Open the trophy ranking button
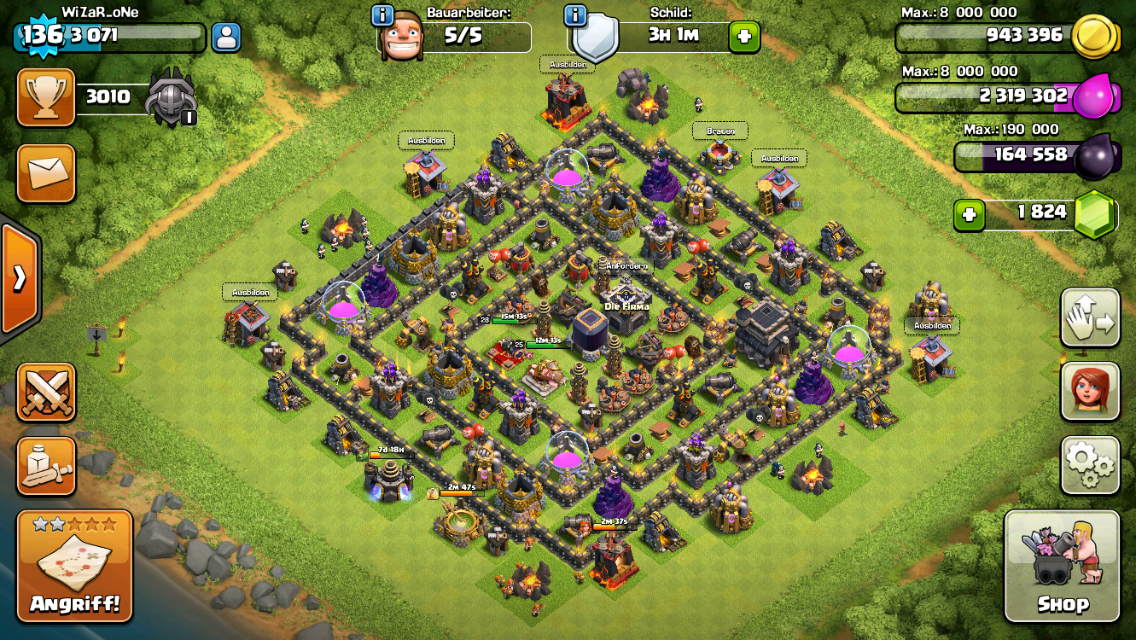The height and width of the screenshot is (640, 1136). [46, 97]
